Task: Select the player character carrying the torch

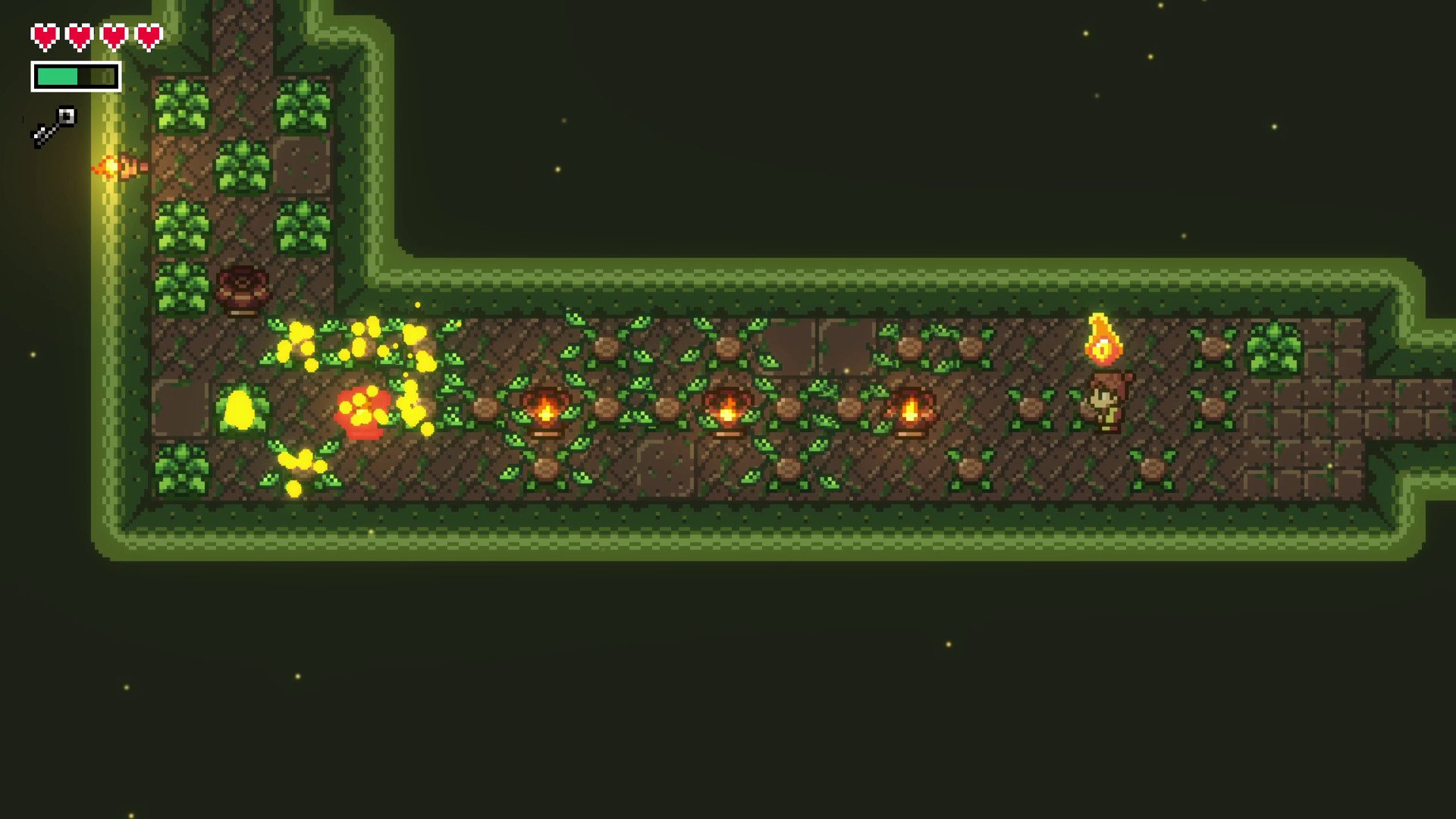Action: click(1101, 402)
